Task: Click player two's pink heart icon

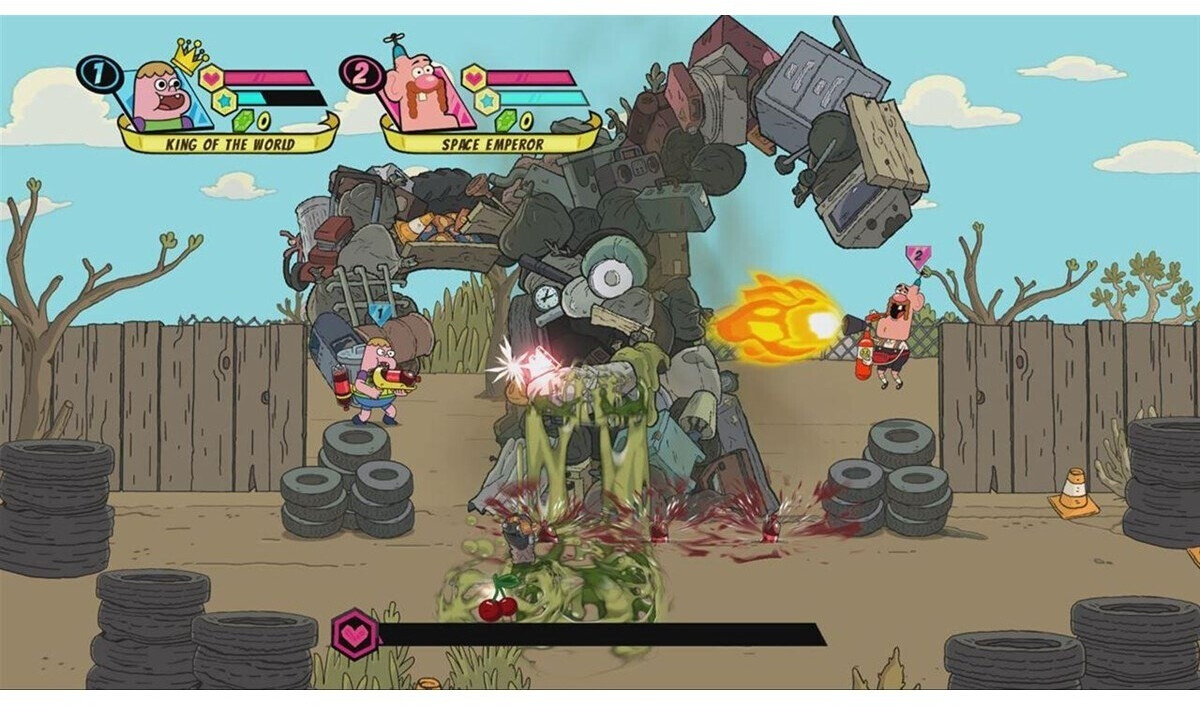Action: coord(473,77)
